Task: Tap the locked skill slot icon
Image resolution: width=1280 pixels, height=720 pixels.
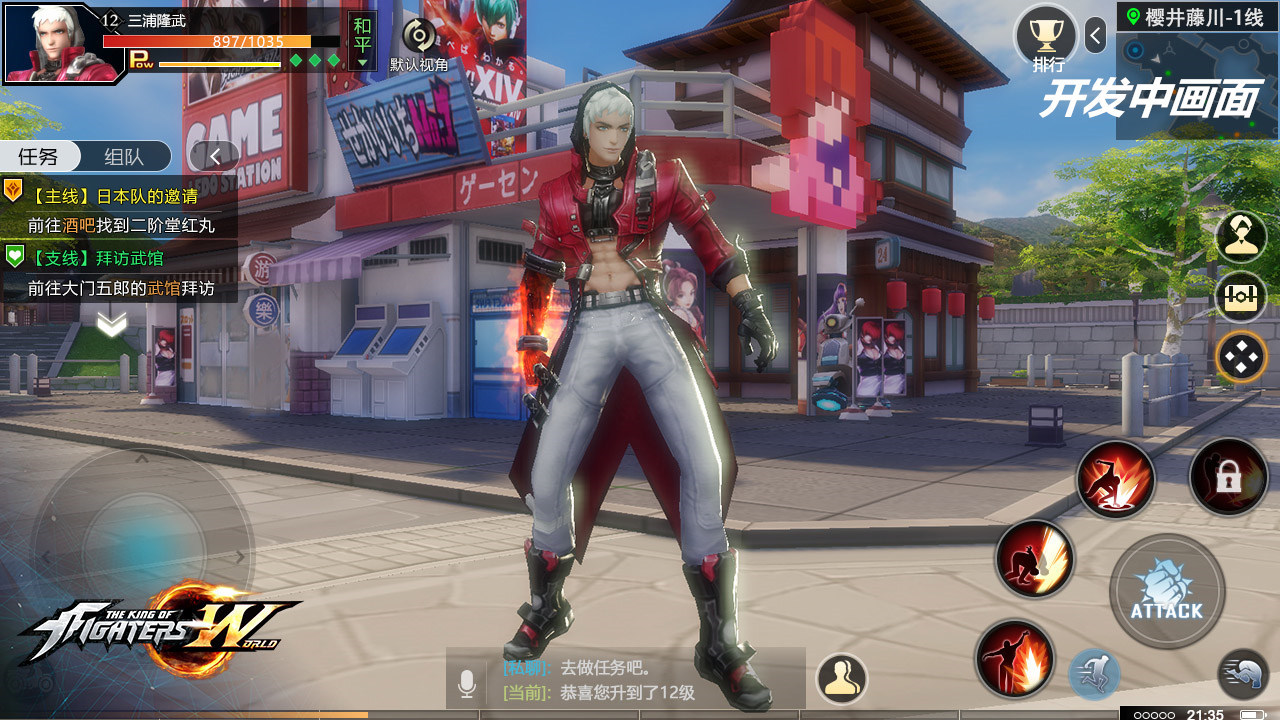Action: (x=1229, y=478)
